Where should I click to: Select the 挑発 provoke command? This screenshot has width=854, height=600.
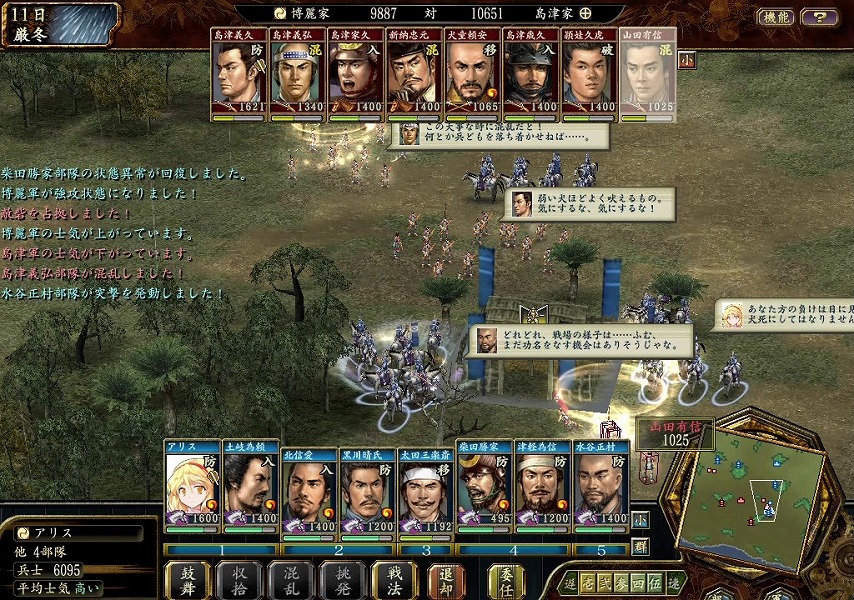coord(343,580)
